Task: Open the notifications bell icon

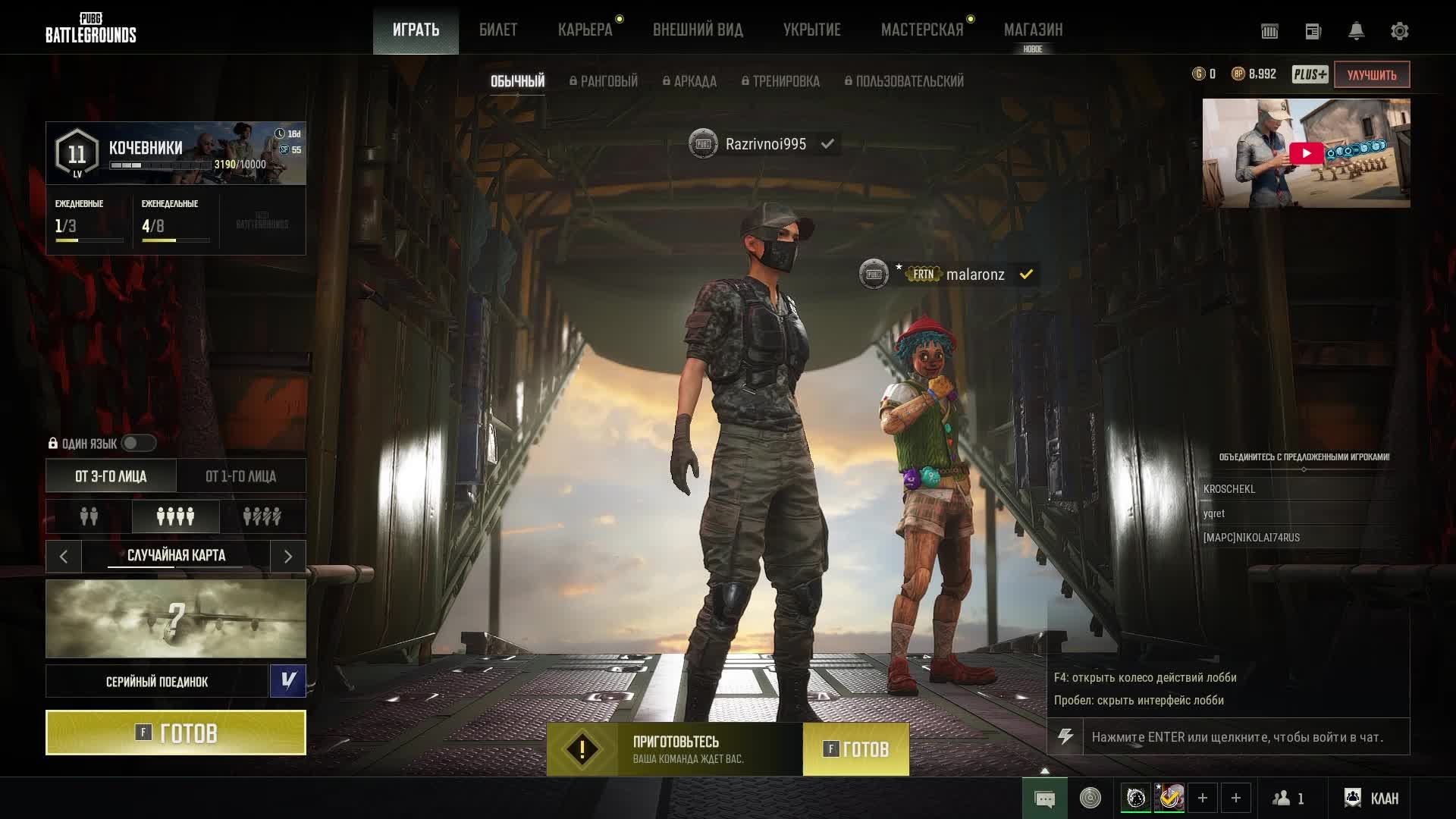Action: 1357,31
